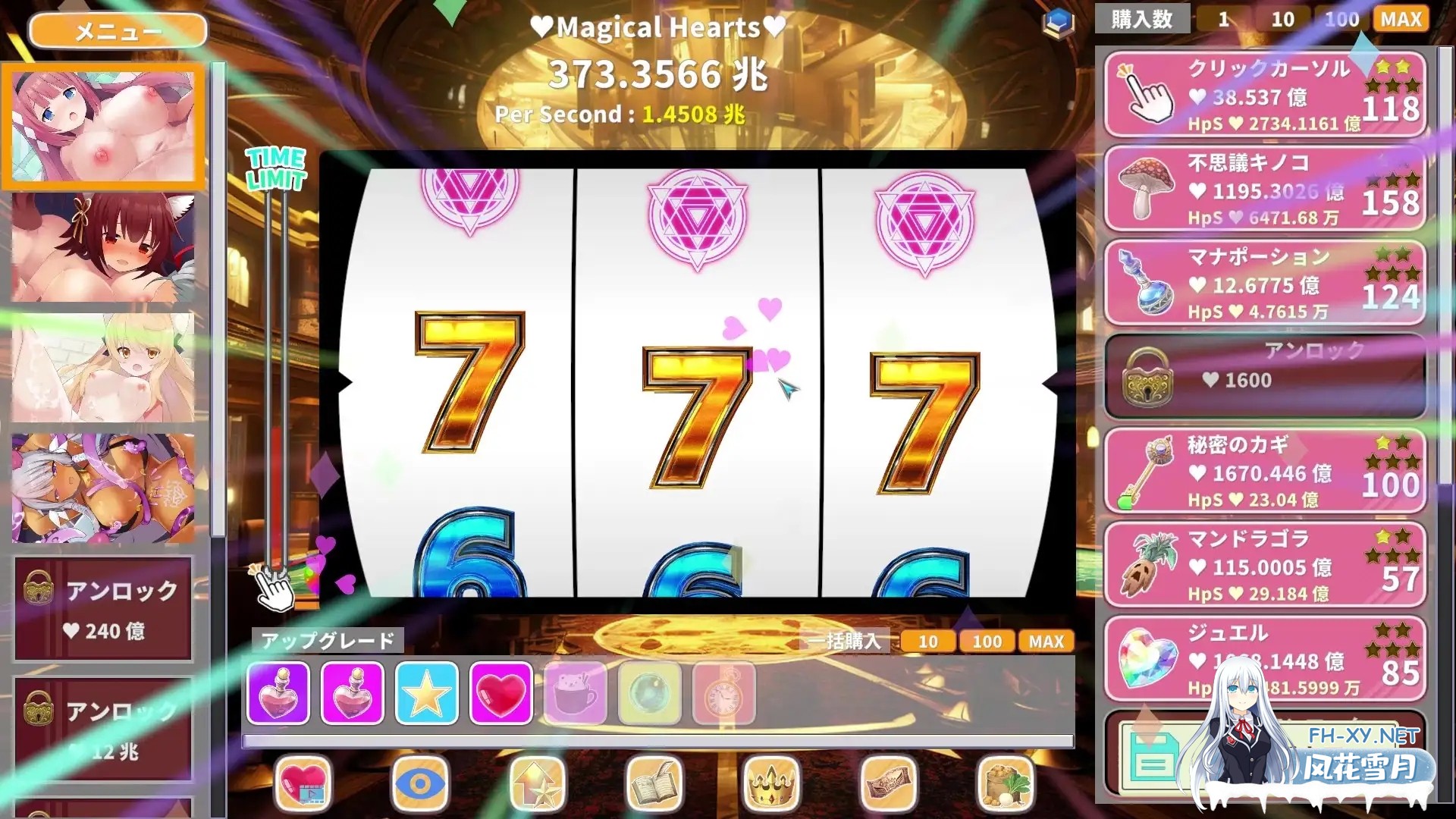Select 100 in the 一括購入 bulk buy options
Screen dimensions: 1456x819
coord(986,642)
